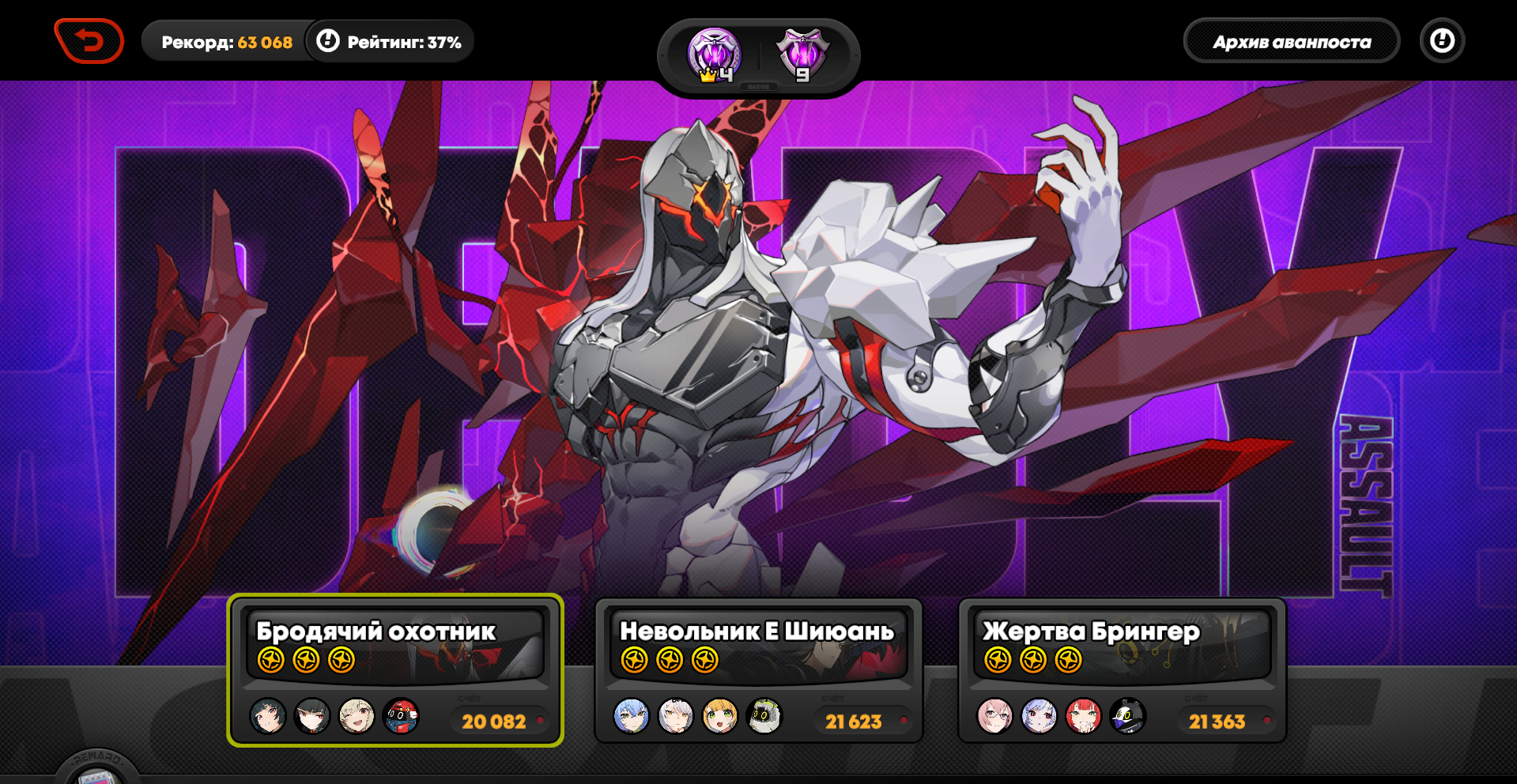The width and height of the screenshot is (1517, 784).
Task: Click the red back arrow button
Action: tap(89, 40)
